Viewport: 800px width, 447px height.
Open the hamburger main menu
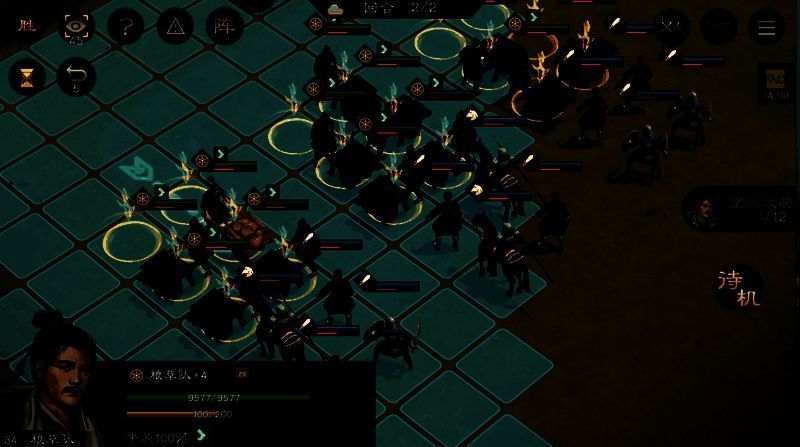coord(767,27)
